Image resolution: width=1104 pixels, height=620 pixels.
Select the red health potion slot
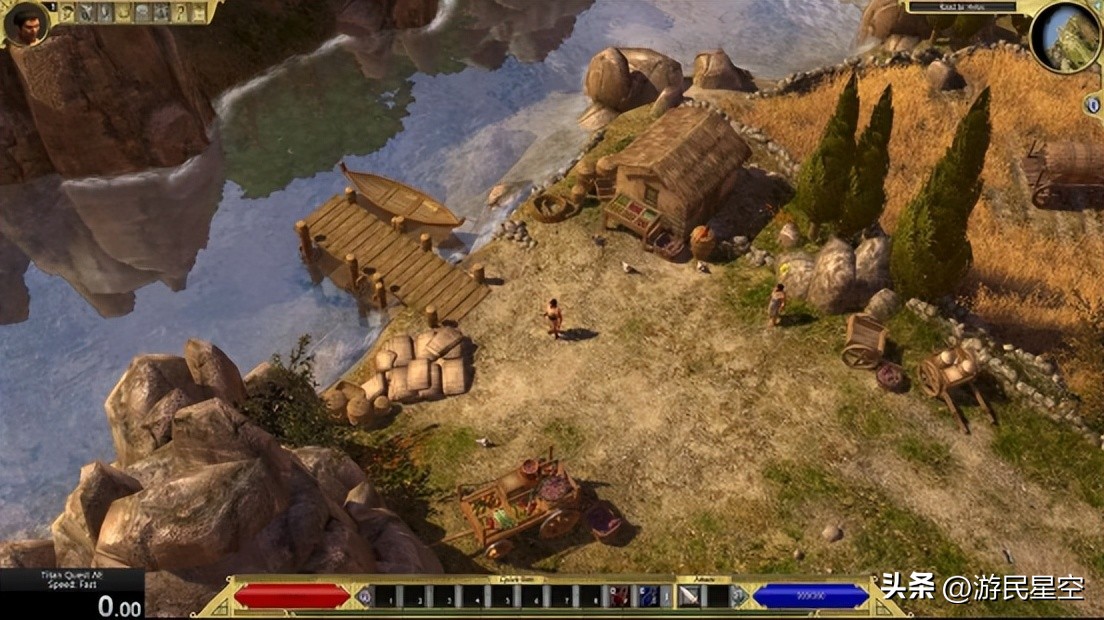(x=620, y=597)
